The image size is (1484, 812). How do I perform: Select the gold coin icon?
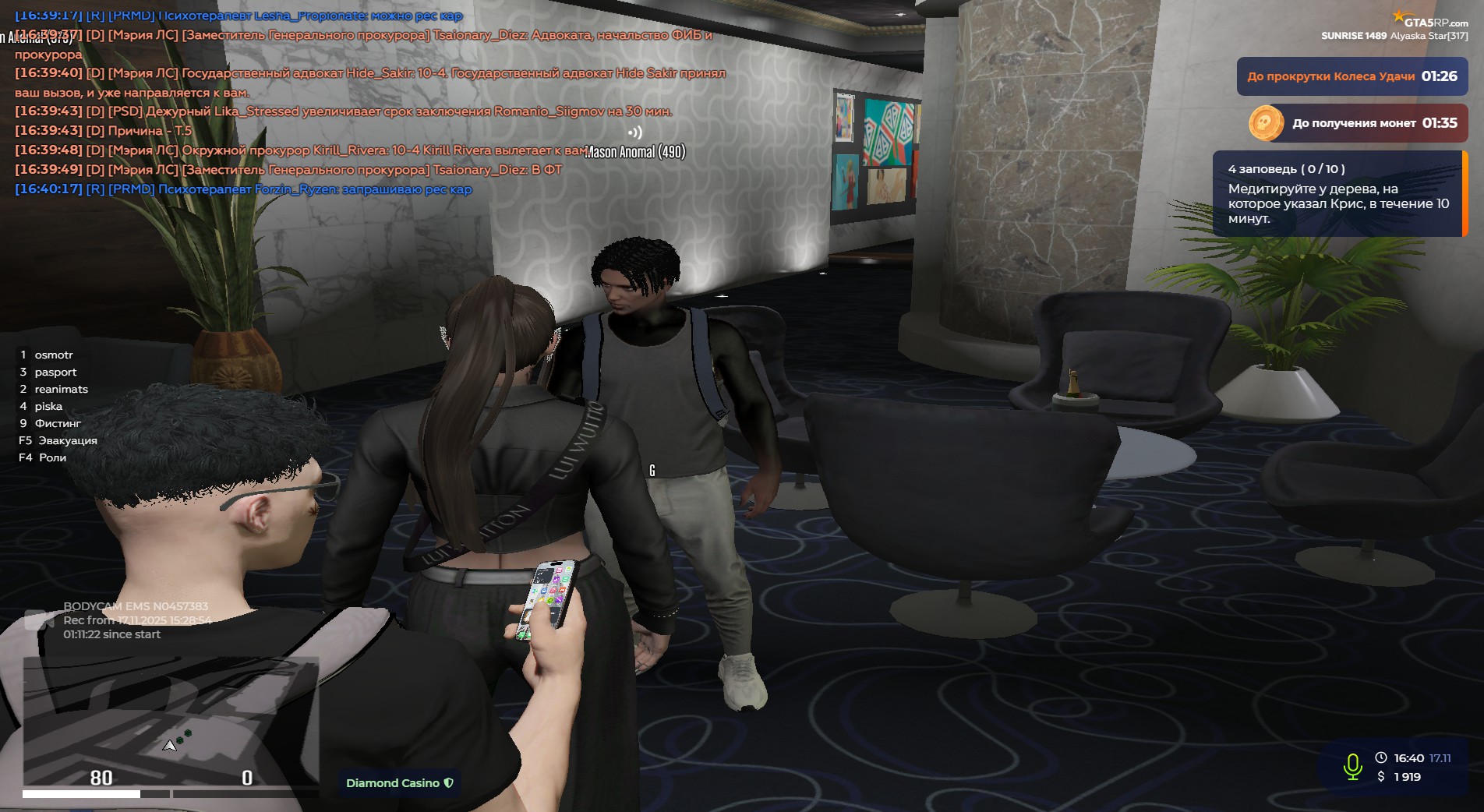[1266, 123]
